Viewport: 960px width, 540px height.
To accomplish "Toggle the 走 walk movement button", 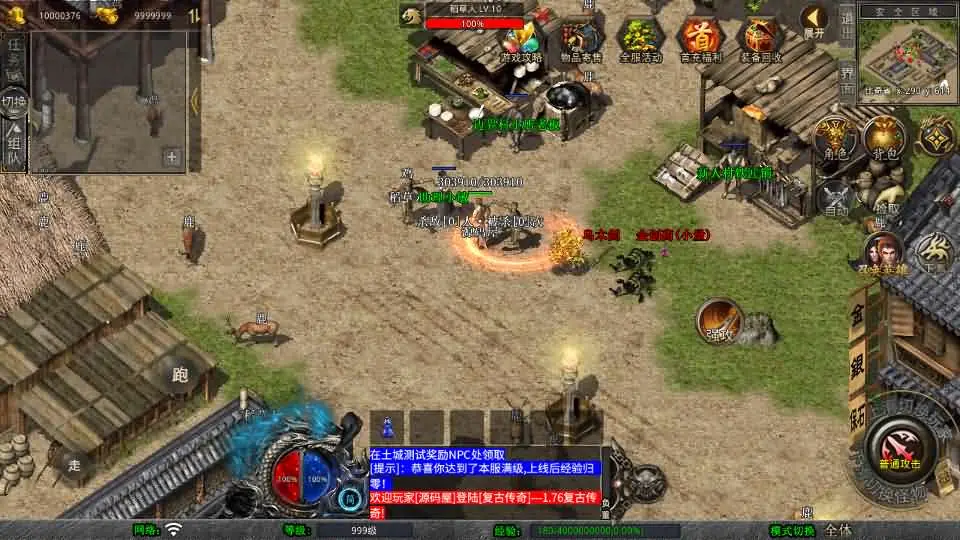I will coord(74,464).
